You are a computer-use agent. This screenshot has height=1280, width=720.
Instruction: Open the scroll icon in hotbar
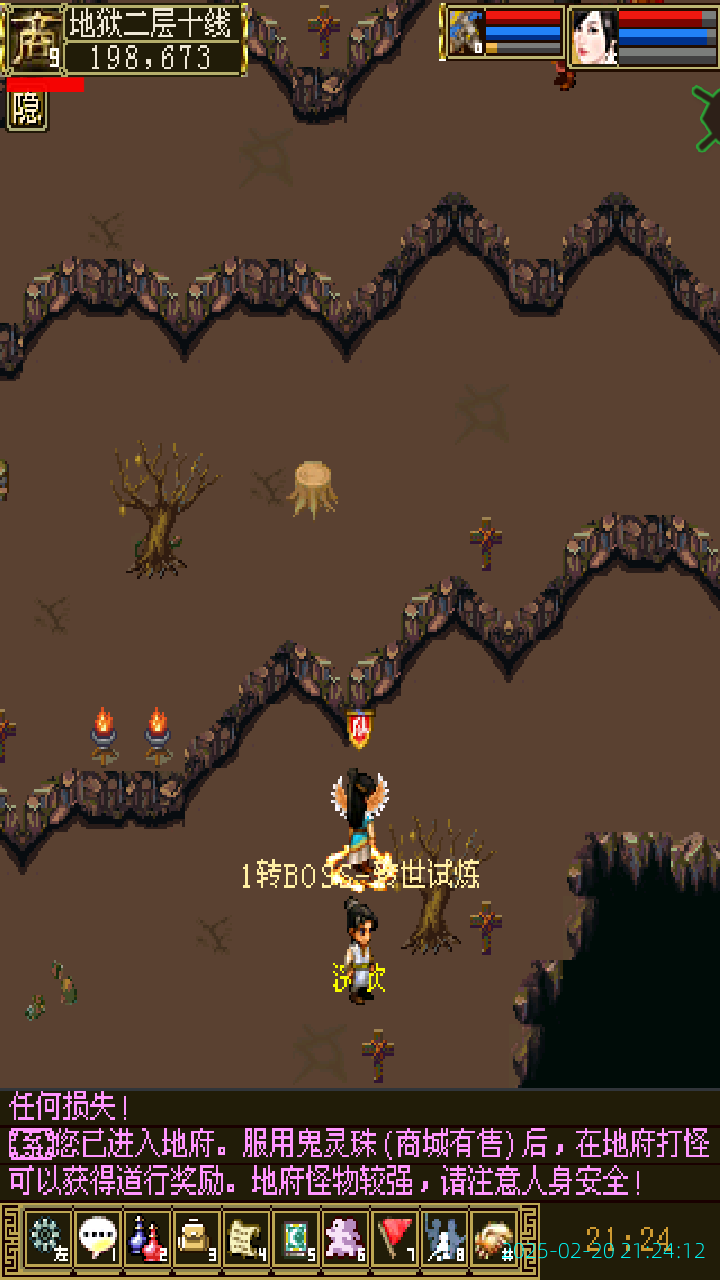coord(246,1238)
